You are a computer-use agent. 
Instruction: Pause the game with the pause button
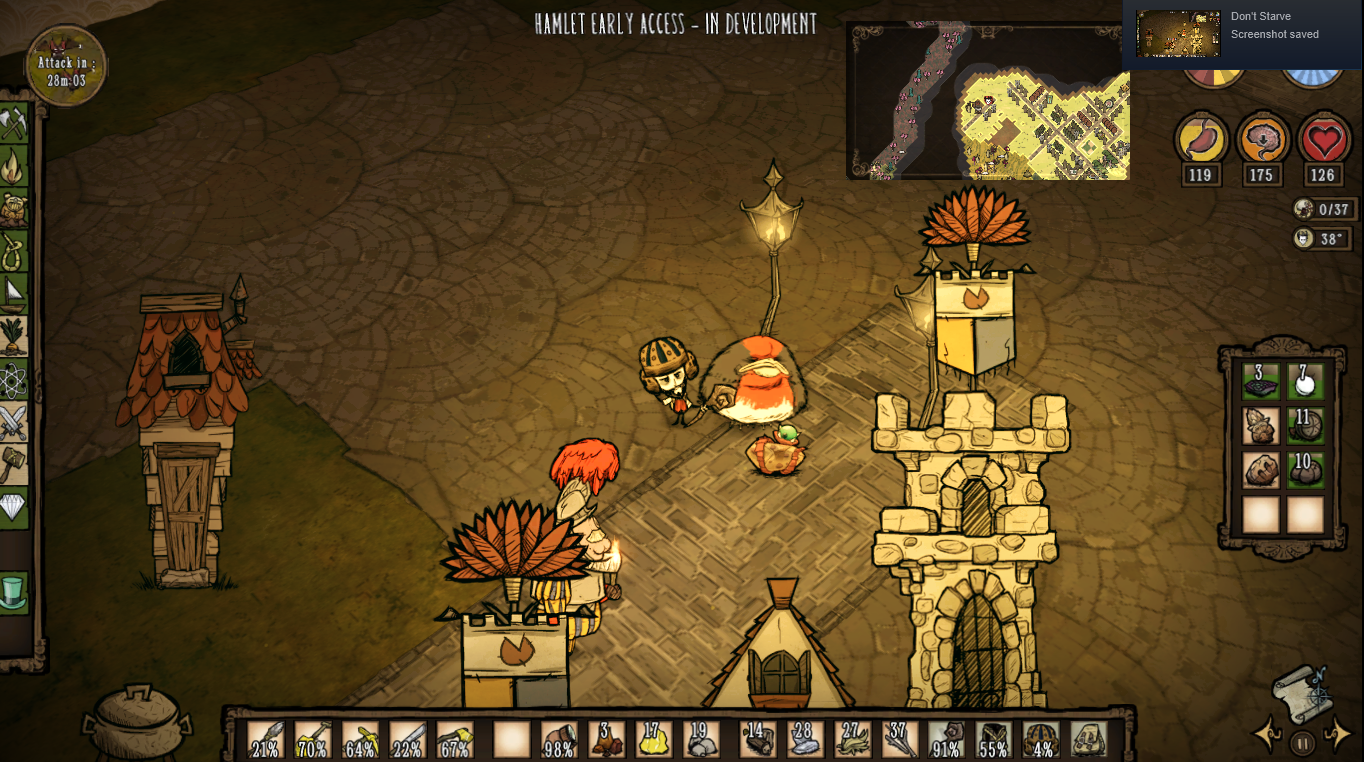point(1302,743)
